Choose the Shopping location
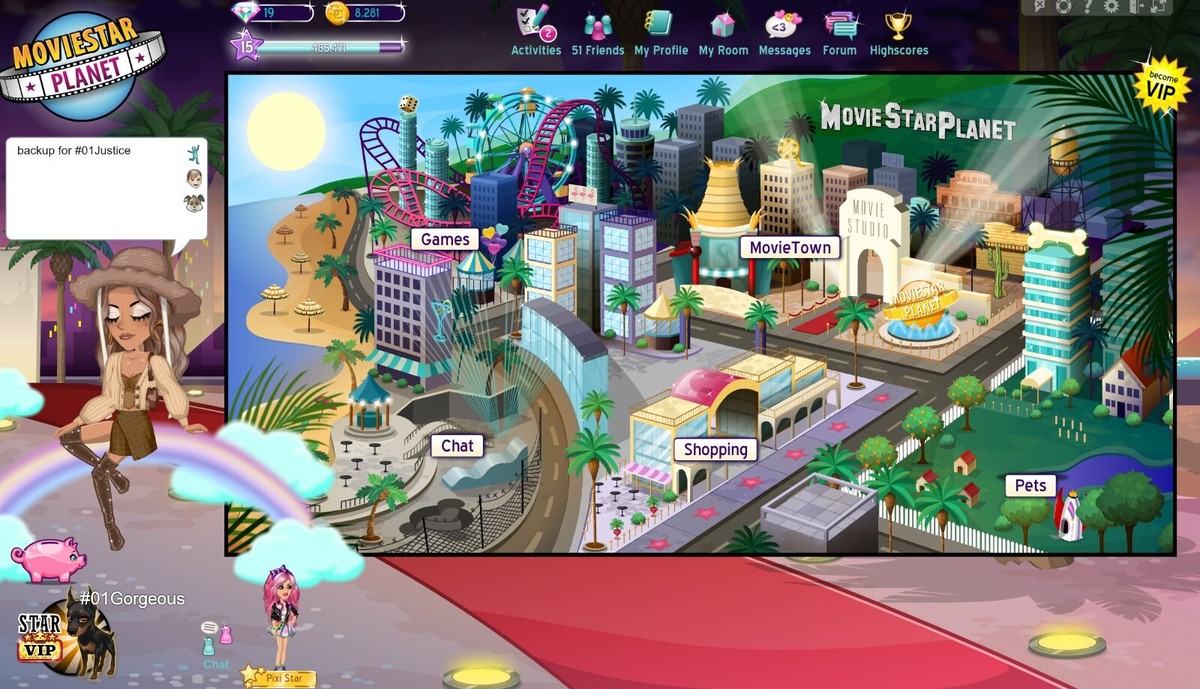 pos(715,450)
